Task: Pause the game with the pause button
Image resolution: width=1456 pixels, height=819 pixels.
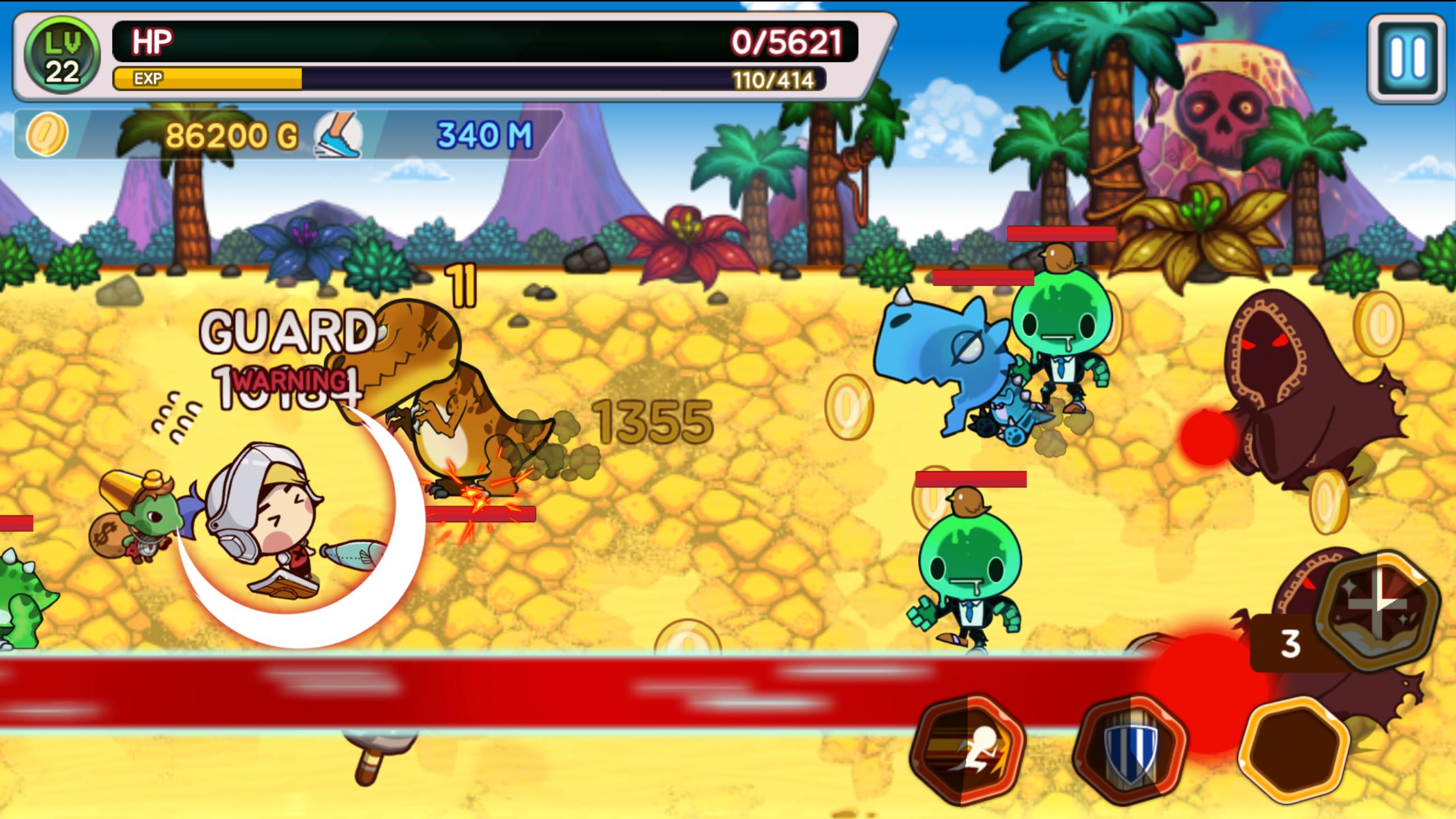Action: (1405, 60)
